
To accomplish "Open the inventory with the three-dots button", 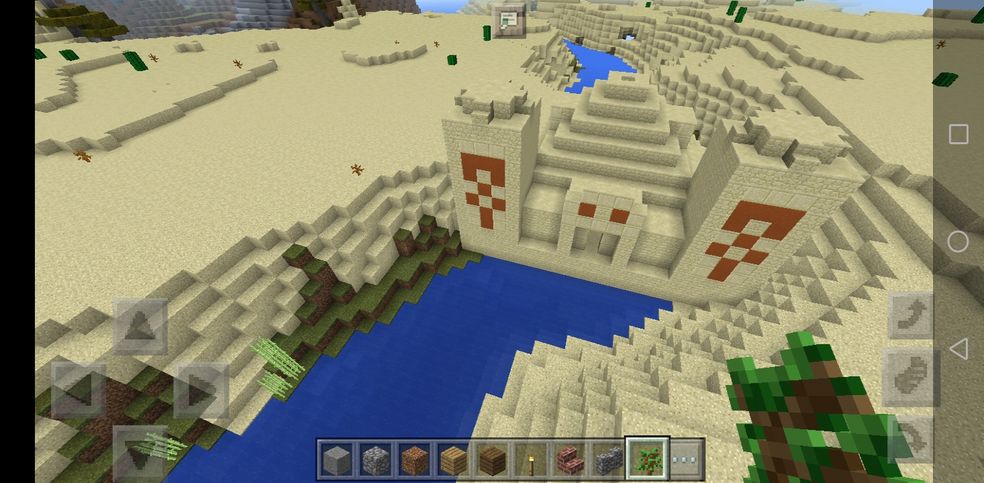I will pyautogui.click(x=686, y=459).
